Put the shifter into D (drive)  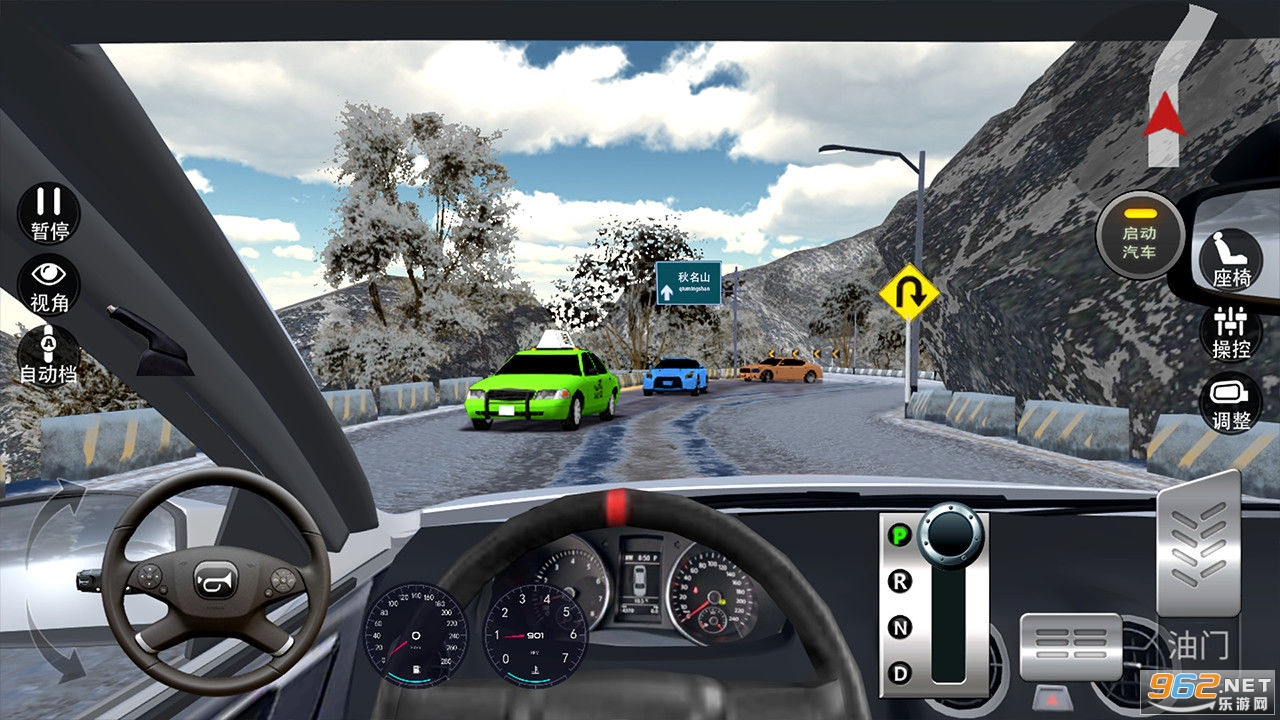click(x=900, y=674)
